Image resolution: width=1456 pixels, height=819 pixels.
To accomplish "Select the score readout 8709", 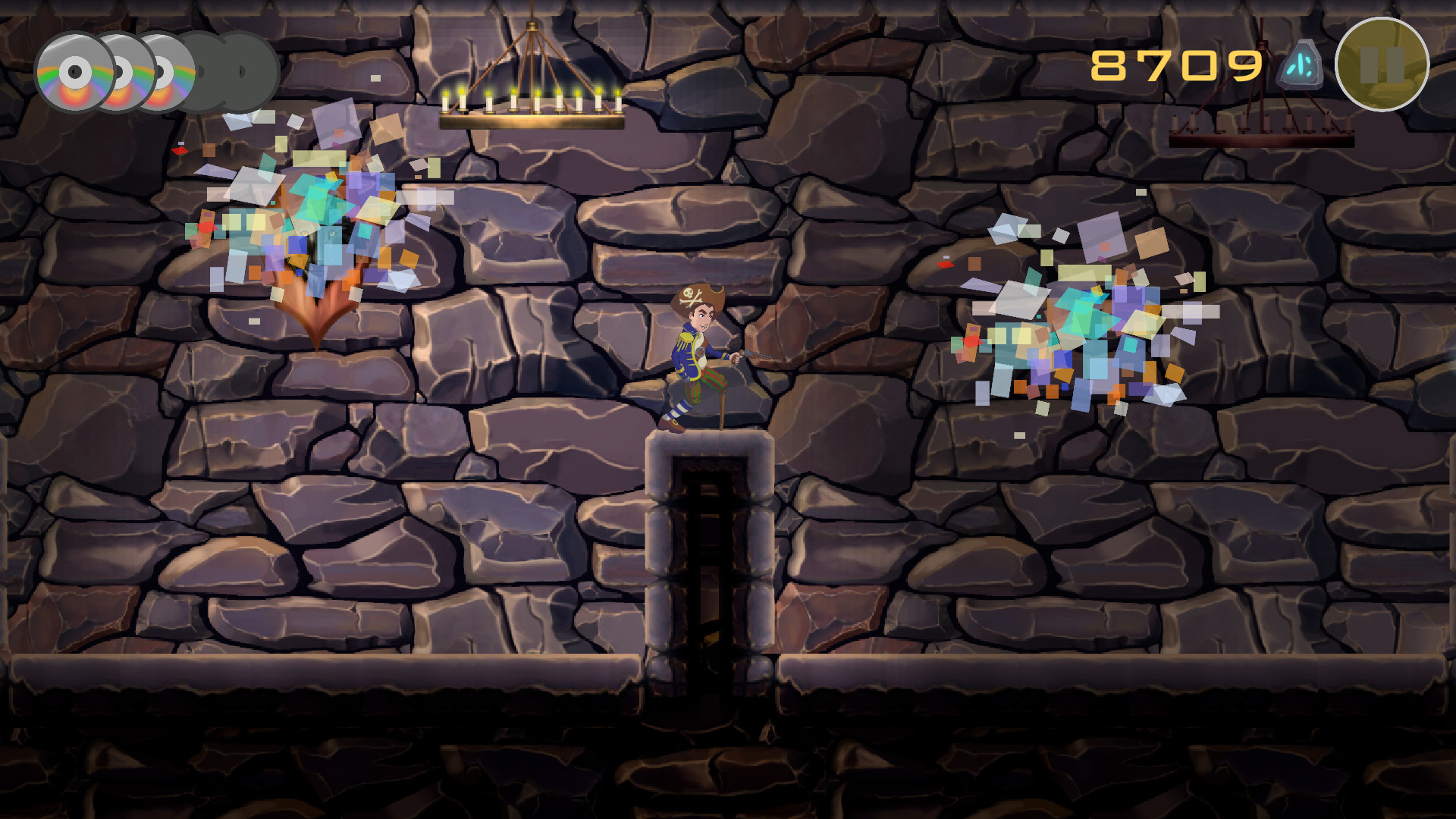I will pos(1177,66).
